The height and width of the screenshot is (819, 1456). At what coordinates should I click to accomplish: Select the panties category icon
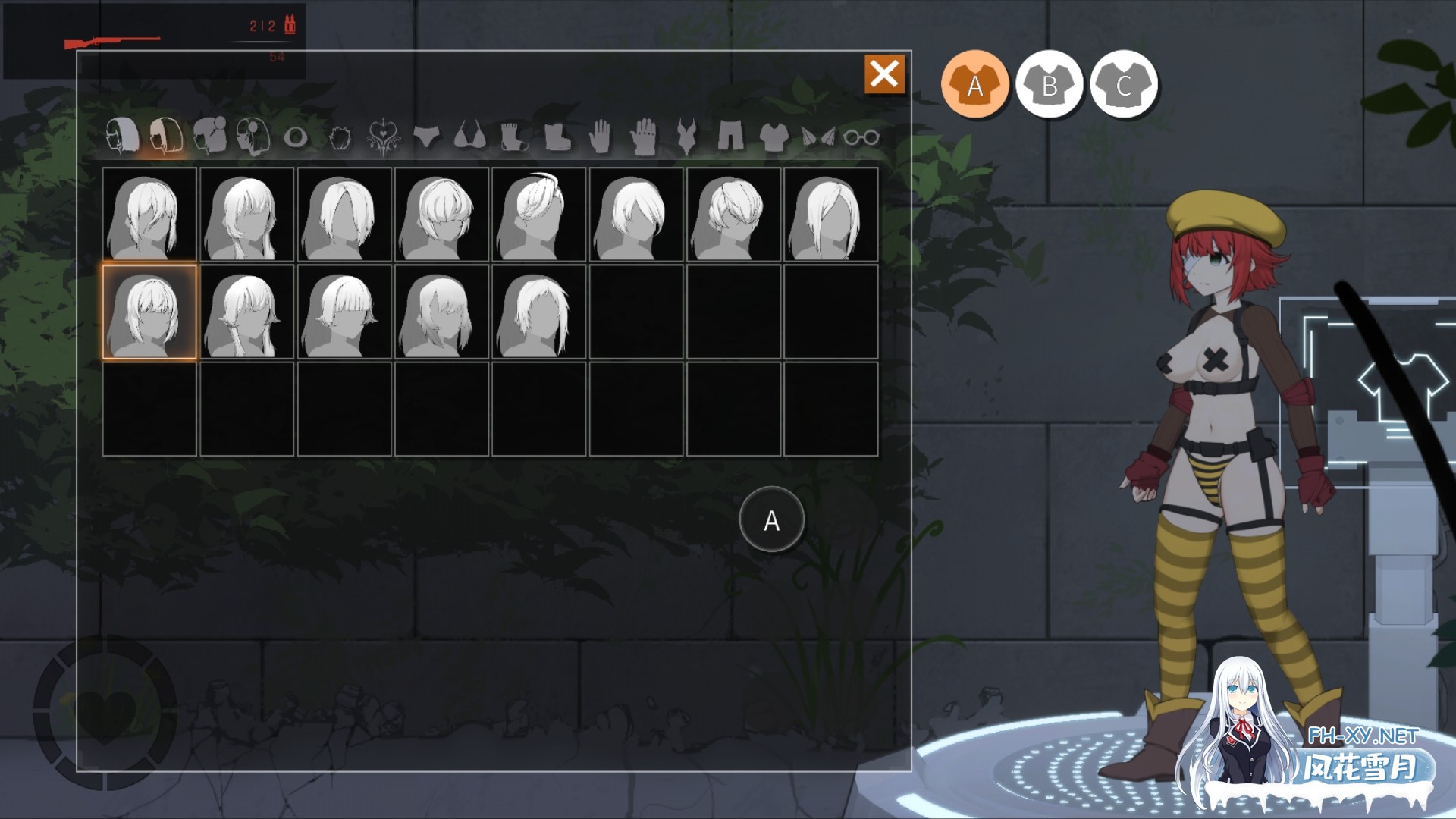point(425,138)
